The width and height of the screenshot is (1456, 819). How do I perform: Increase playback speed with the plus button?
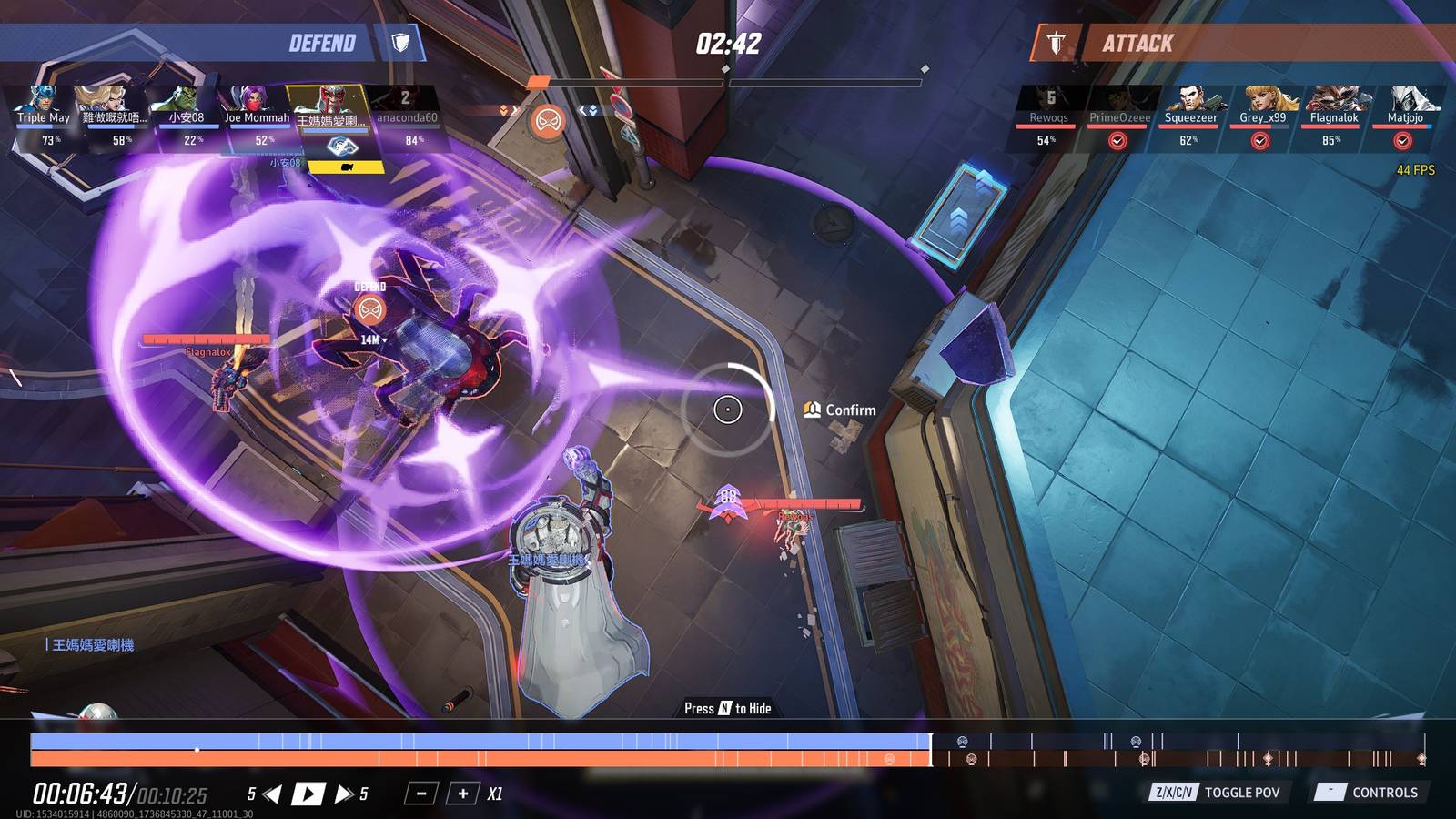(x=462, y=794)
